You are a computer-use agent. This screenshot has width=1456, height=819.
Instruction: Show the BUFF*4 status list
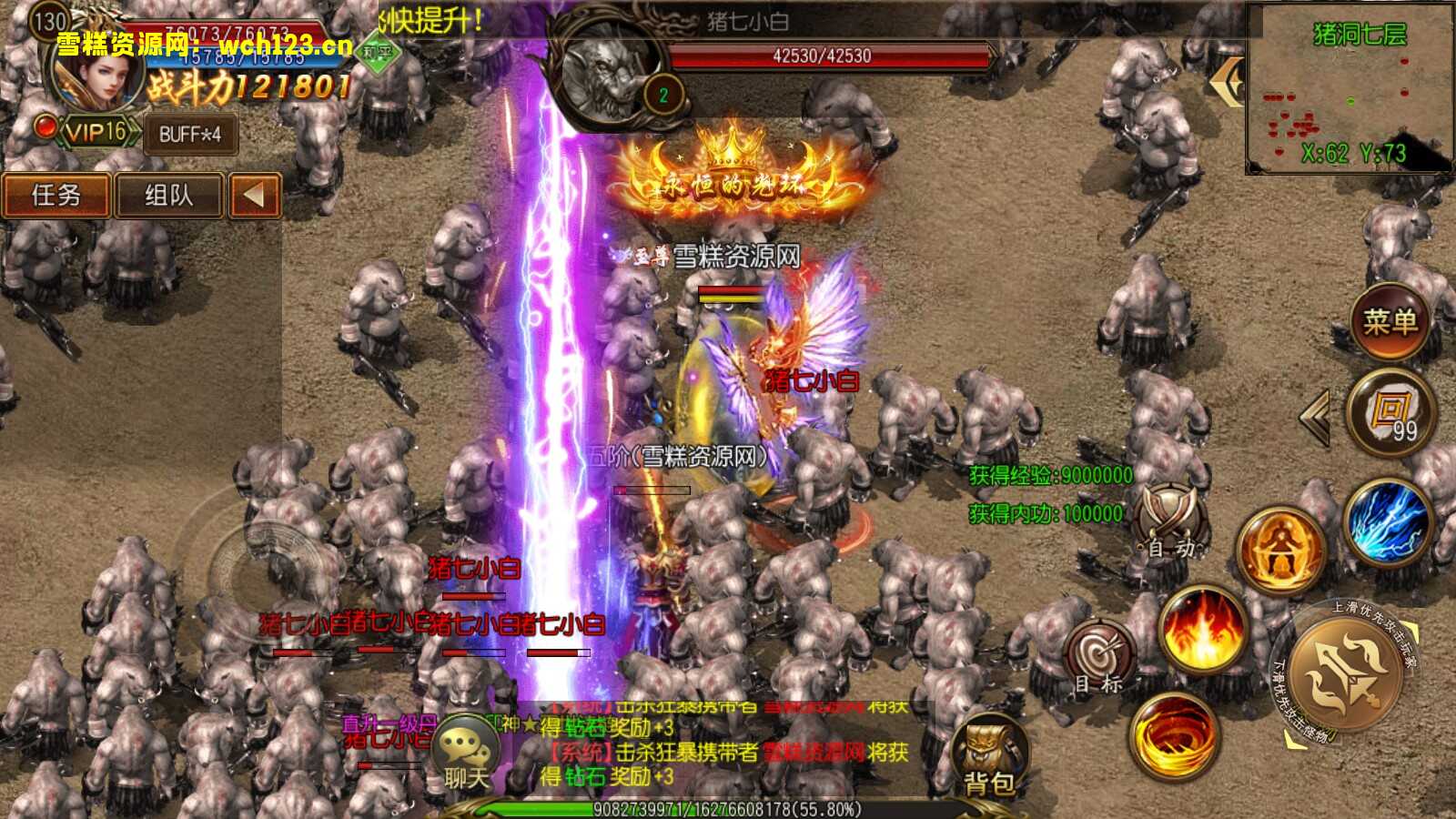click(190, 135)
